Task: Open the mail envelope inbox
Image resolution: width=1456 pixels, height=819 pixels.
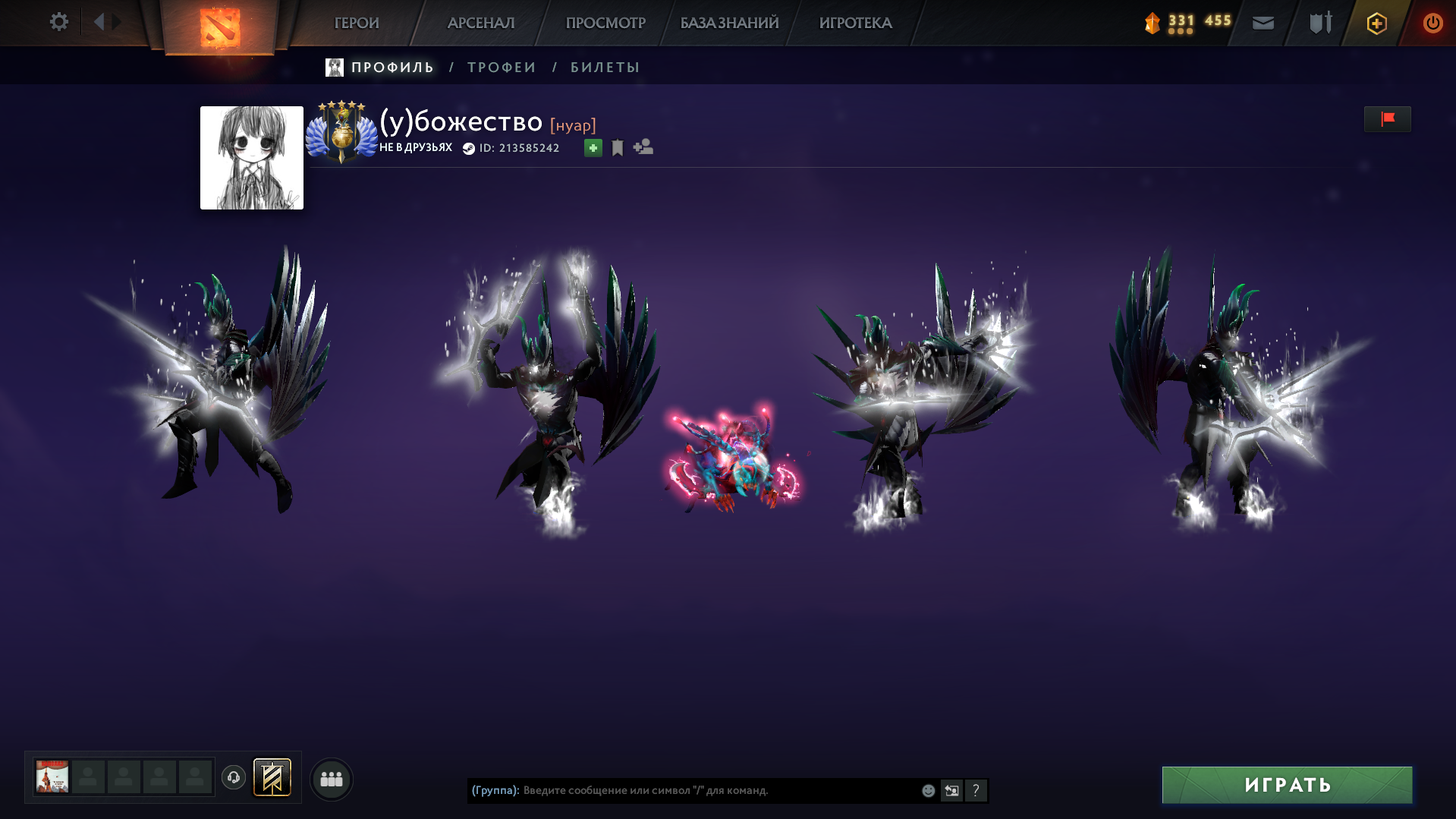Action: (1263, 23)
